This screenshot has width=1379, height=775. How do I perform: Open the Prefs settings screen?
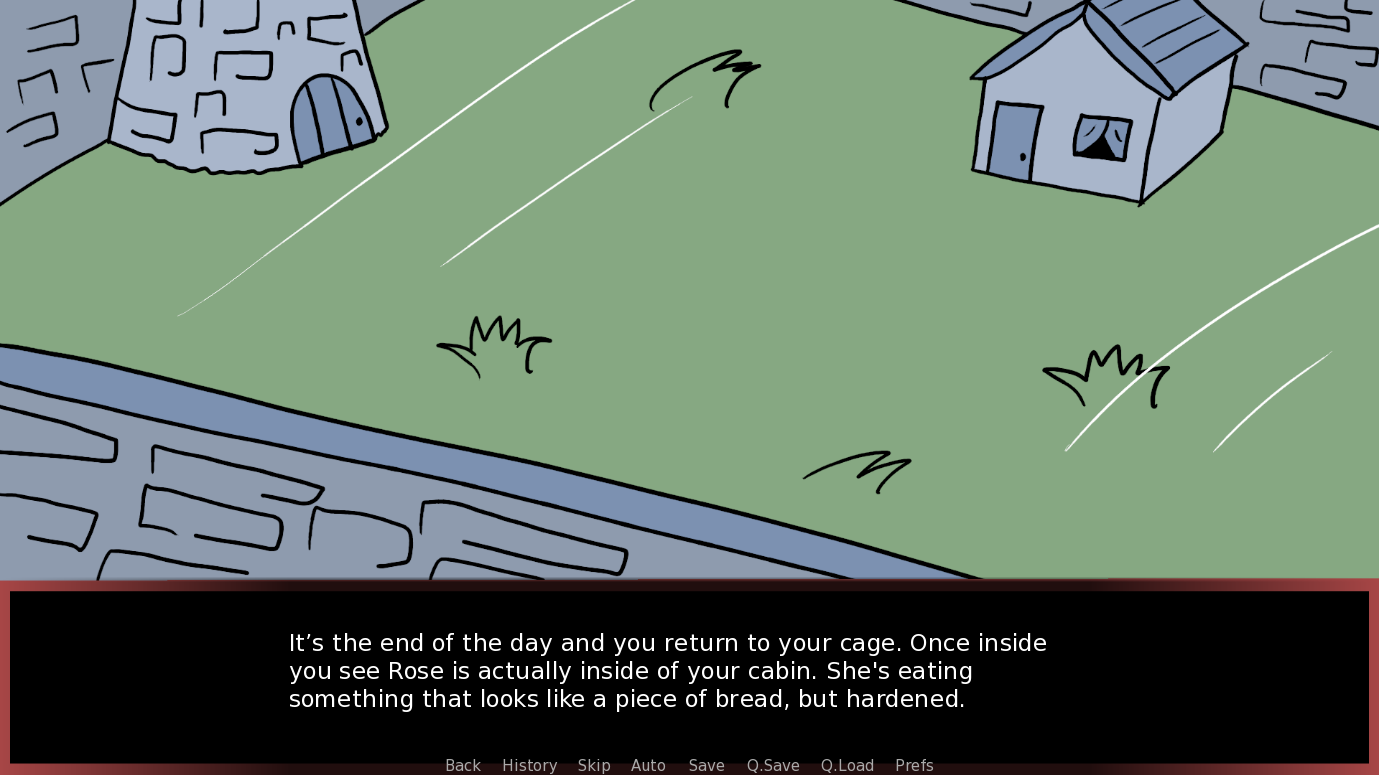click(x=913, y=765)
